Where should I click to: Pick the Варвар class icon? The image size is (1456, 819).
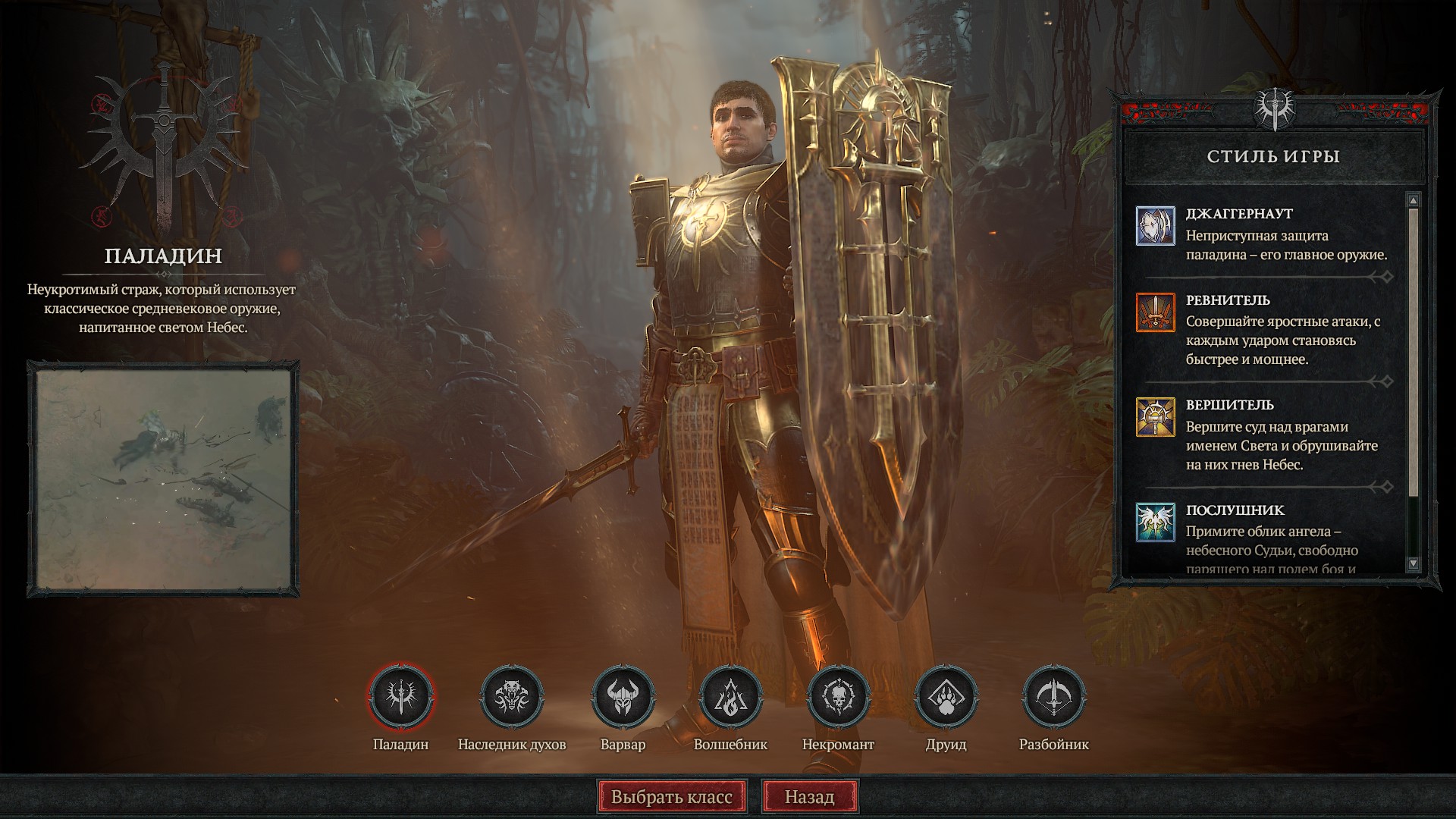coord(623,696)
